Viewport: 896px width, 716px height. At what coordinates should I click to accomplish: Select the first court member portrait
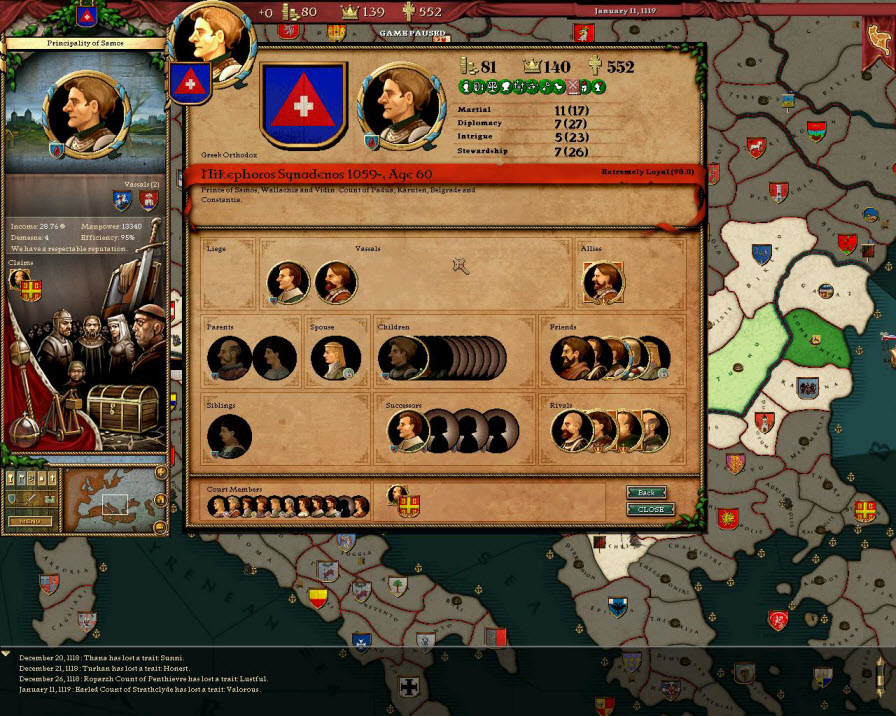217,507
